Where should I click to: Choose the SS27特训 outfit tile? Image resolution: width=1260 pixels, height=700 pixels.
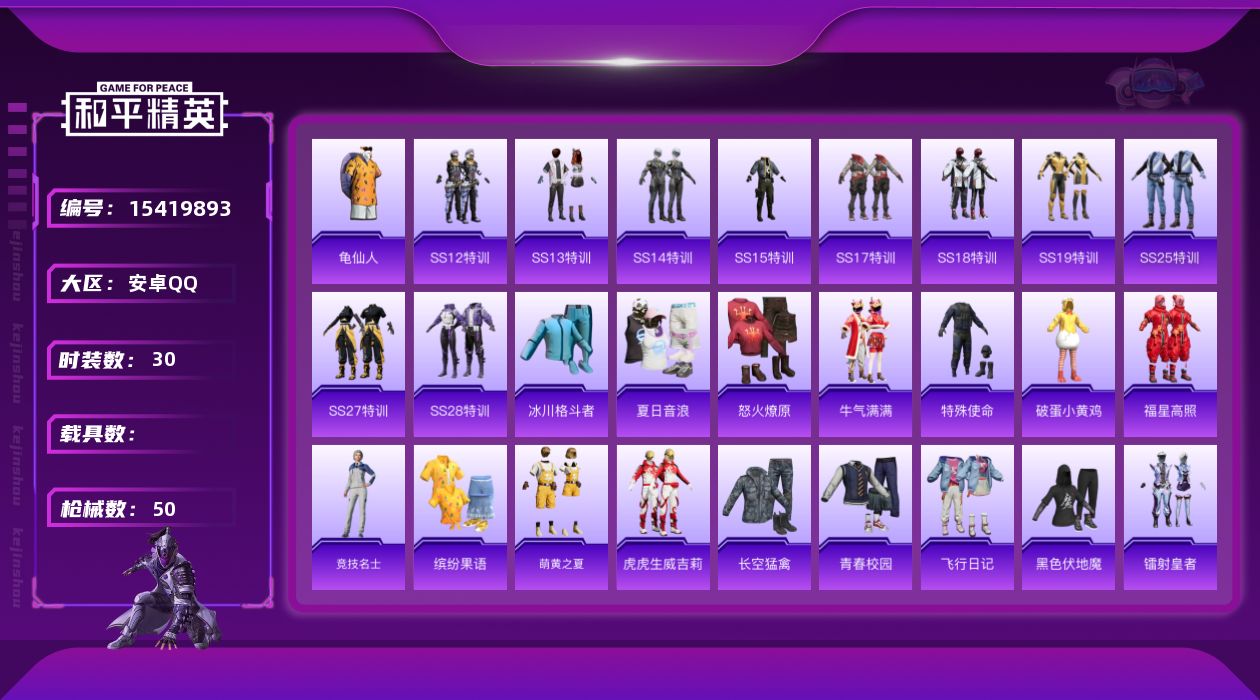pos(358,363)
